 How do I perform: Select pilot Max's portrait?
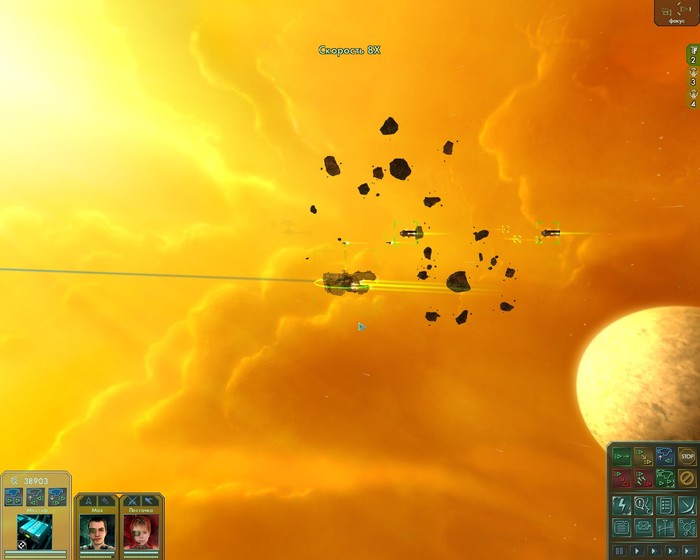coord(96,530)
